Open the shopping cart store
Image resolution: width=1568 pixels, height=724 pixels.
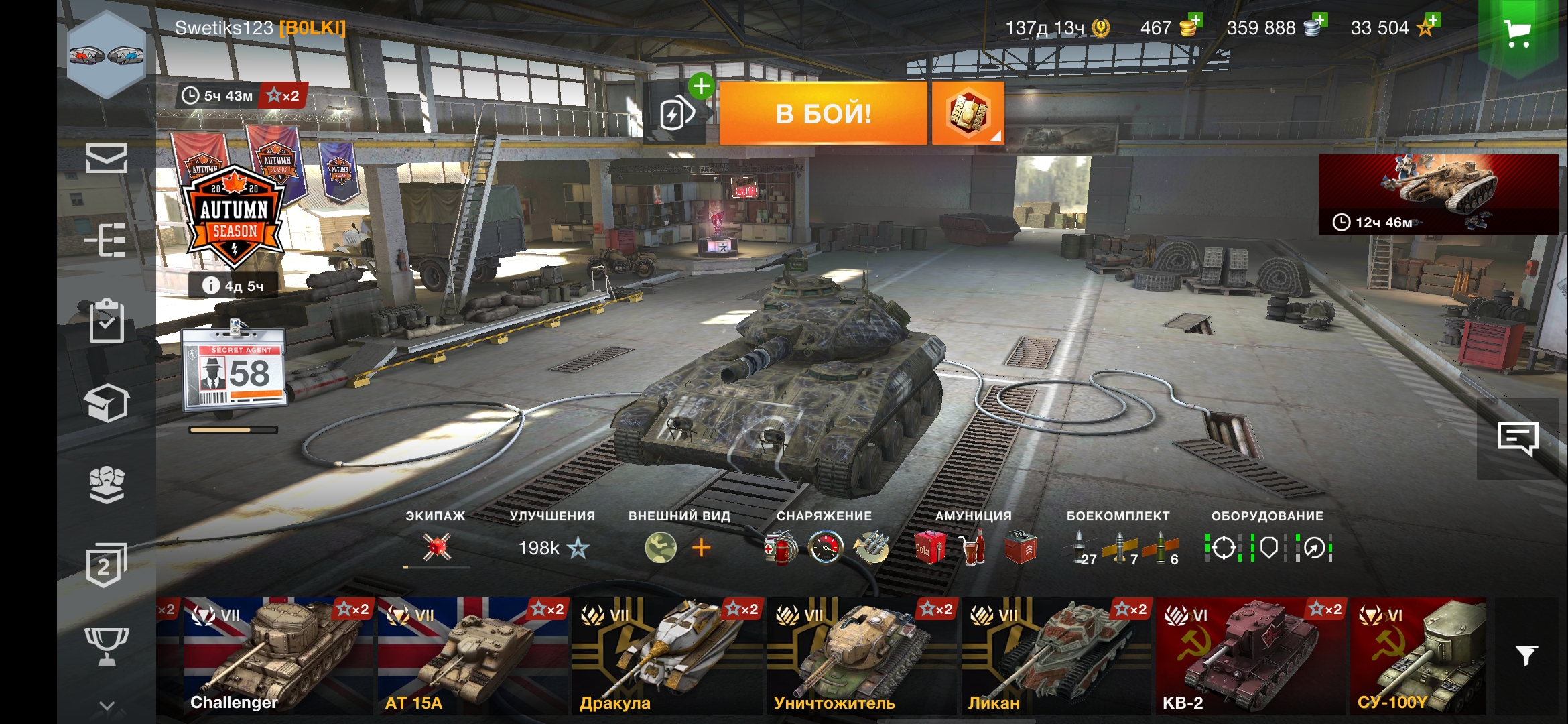coord(1517,32)
